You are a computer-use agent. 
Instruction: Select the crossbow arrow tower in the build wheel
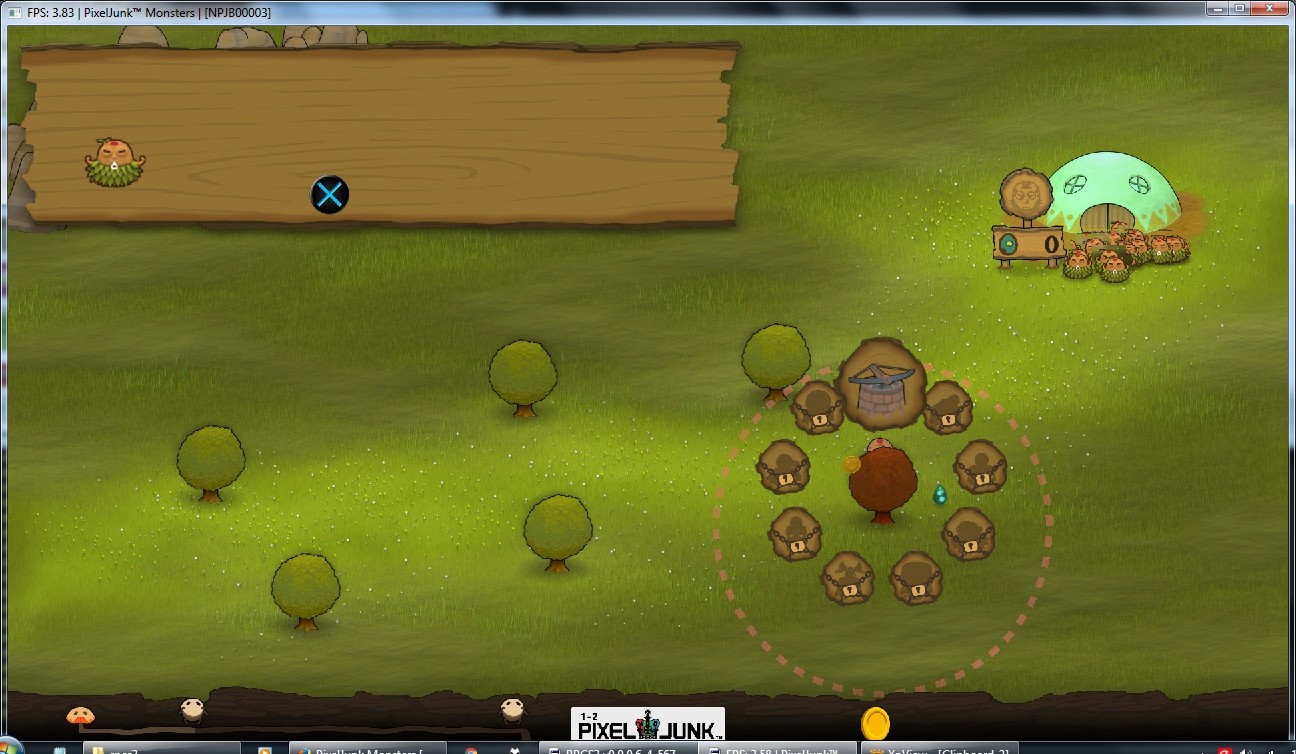(x=880, y=386)
